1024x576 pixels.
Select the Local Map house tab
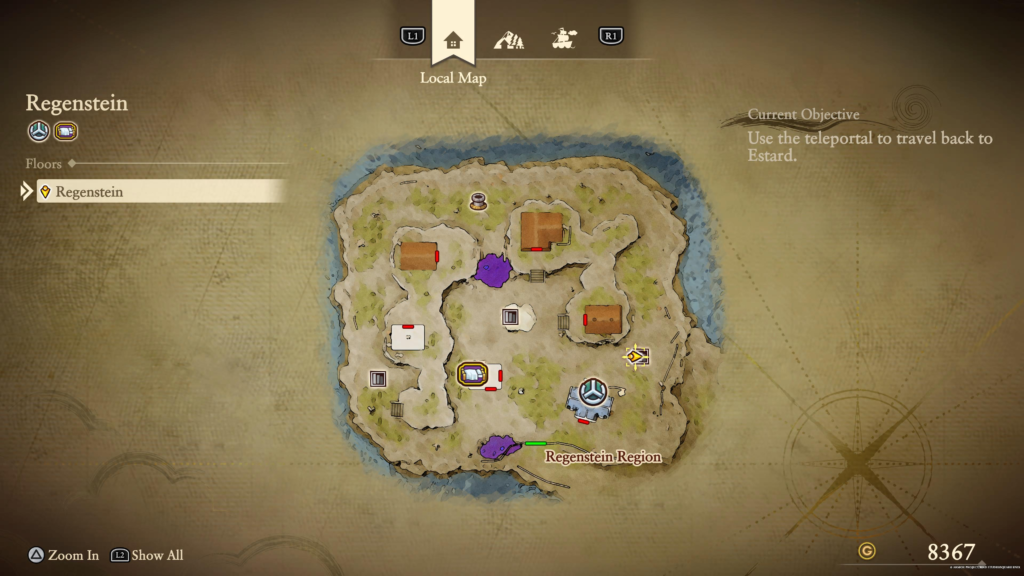point(453,40)
